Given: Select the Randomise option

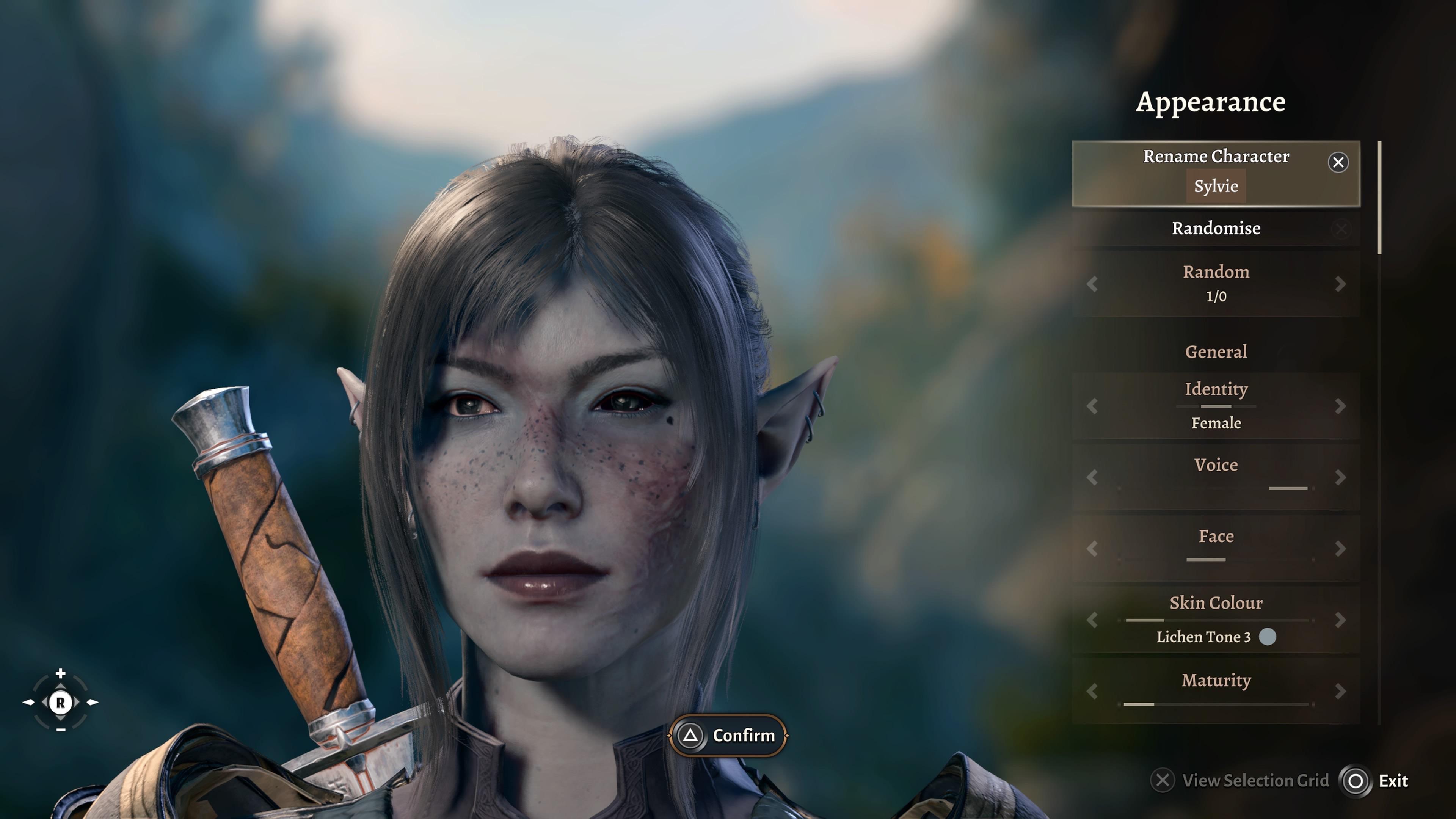Looking at the screenshot, I should (1216, 229).
